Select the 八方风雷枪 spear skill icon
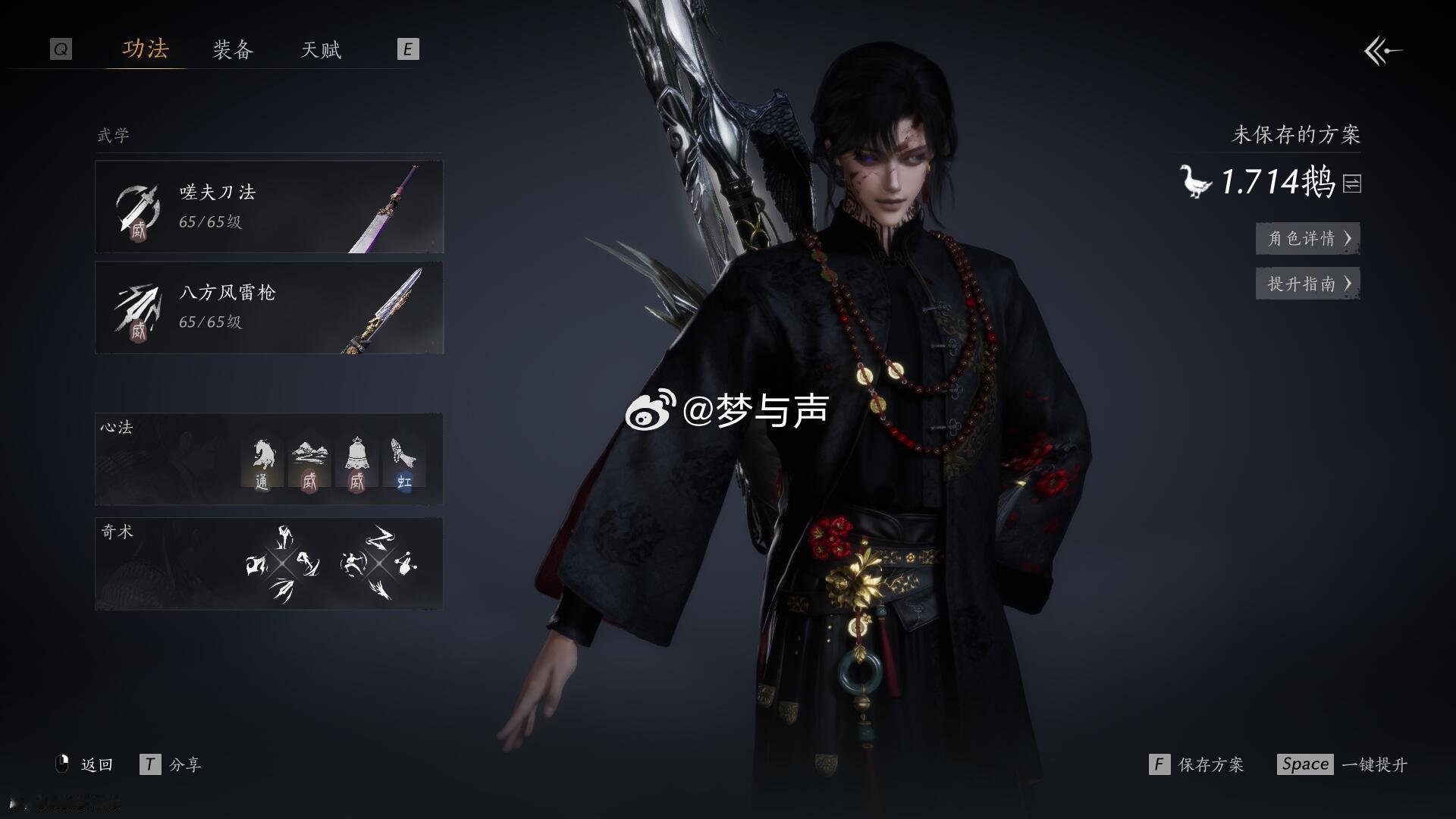 (x=139, y=307)
